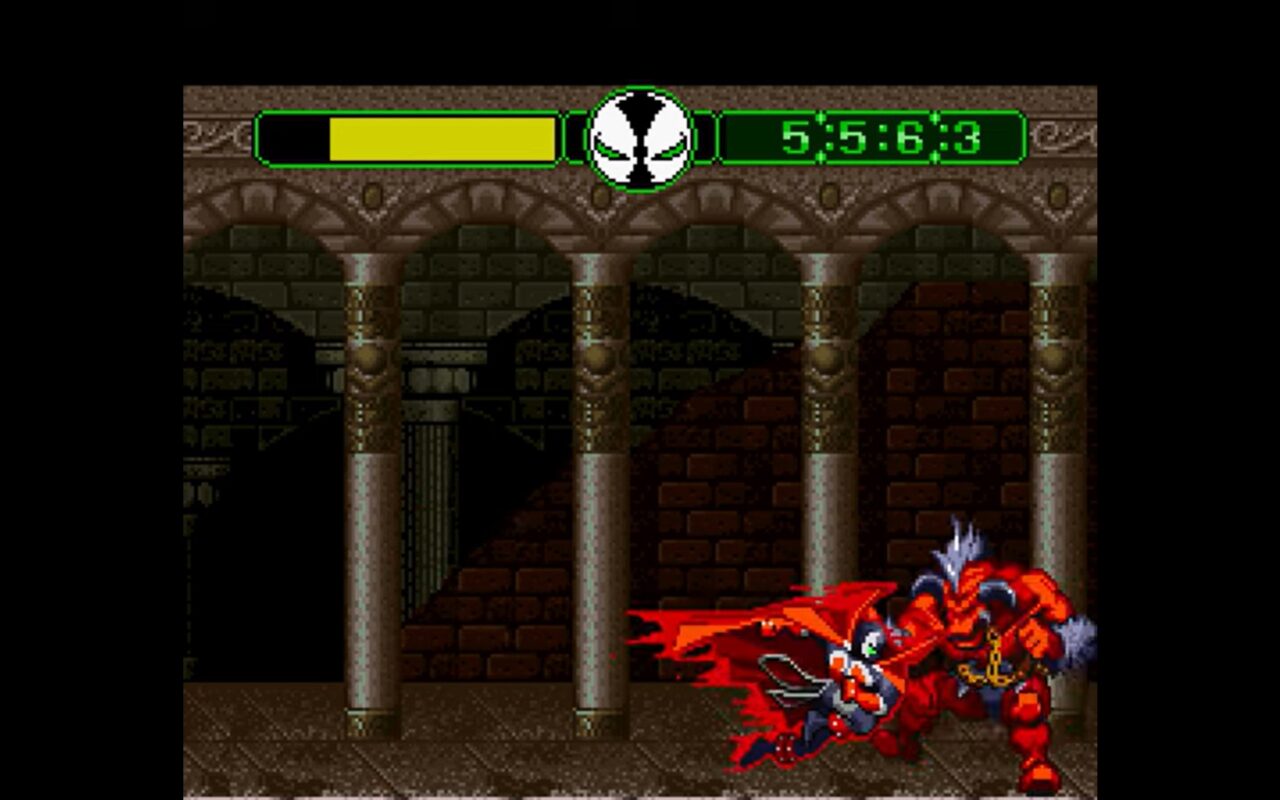1280x800 pixels.
Task: Select the health bar panel in the HUD
Action: click(x=410, y=136)
